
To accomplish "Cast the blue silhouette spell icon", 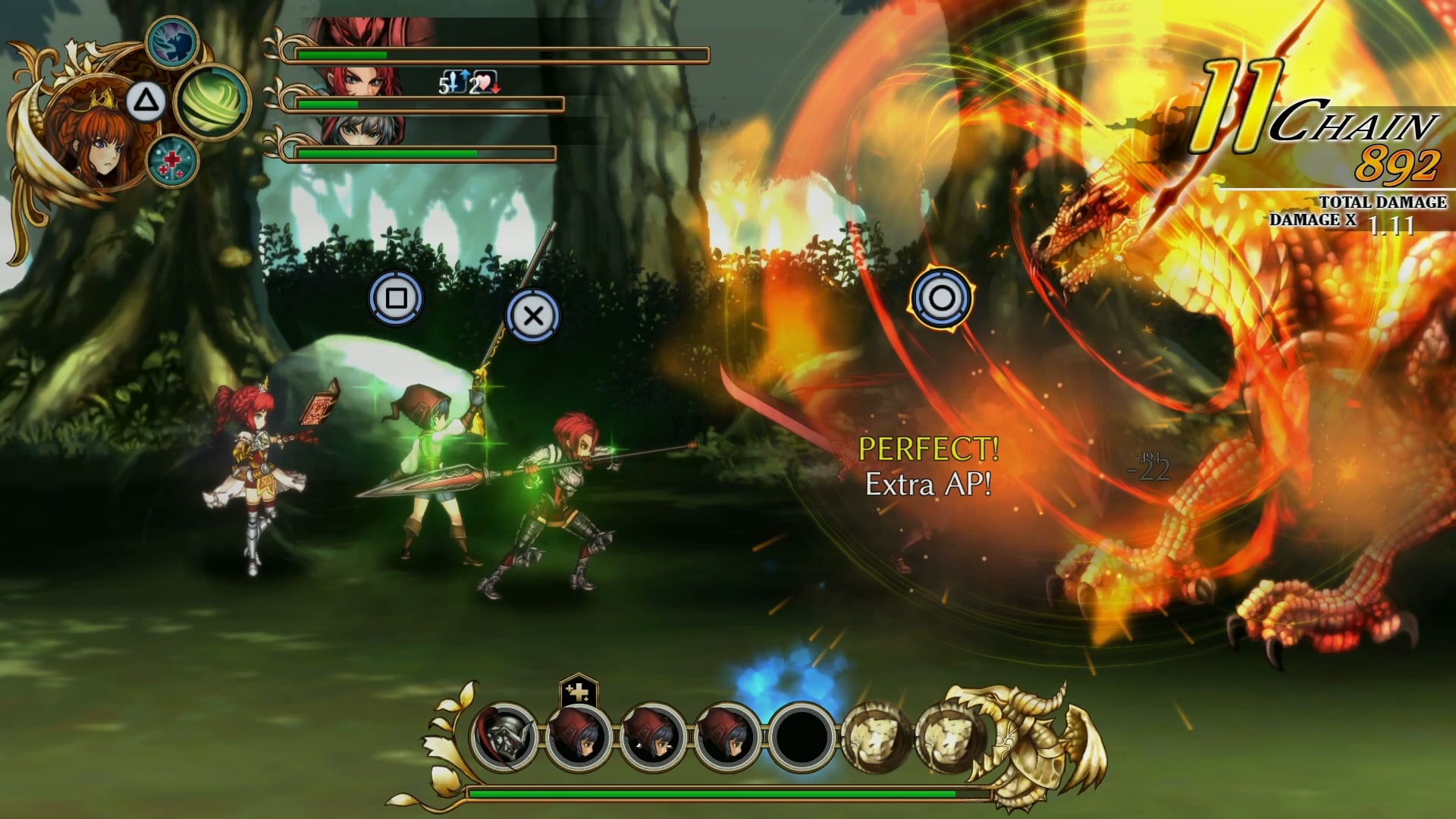I will point(172,42).
